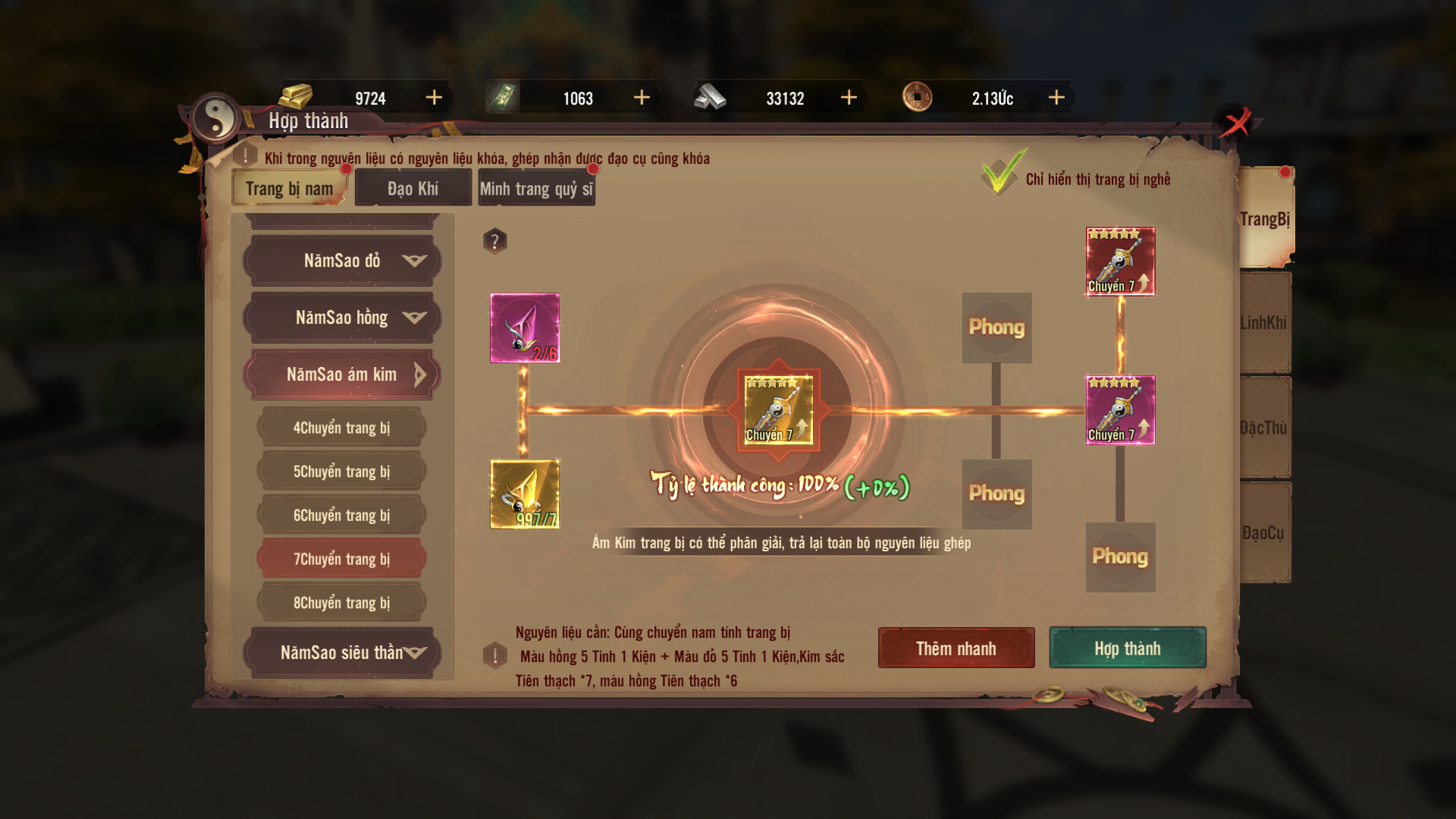Select 5Chuyển trang bị entry

pos(342,472)
